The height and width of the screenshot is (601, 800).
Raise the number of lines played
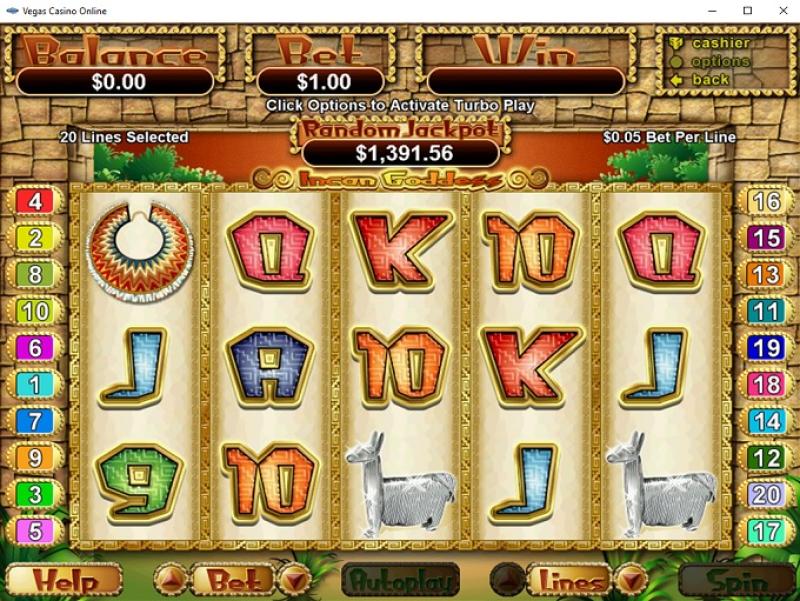click(509, 580)
